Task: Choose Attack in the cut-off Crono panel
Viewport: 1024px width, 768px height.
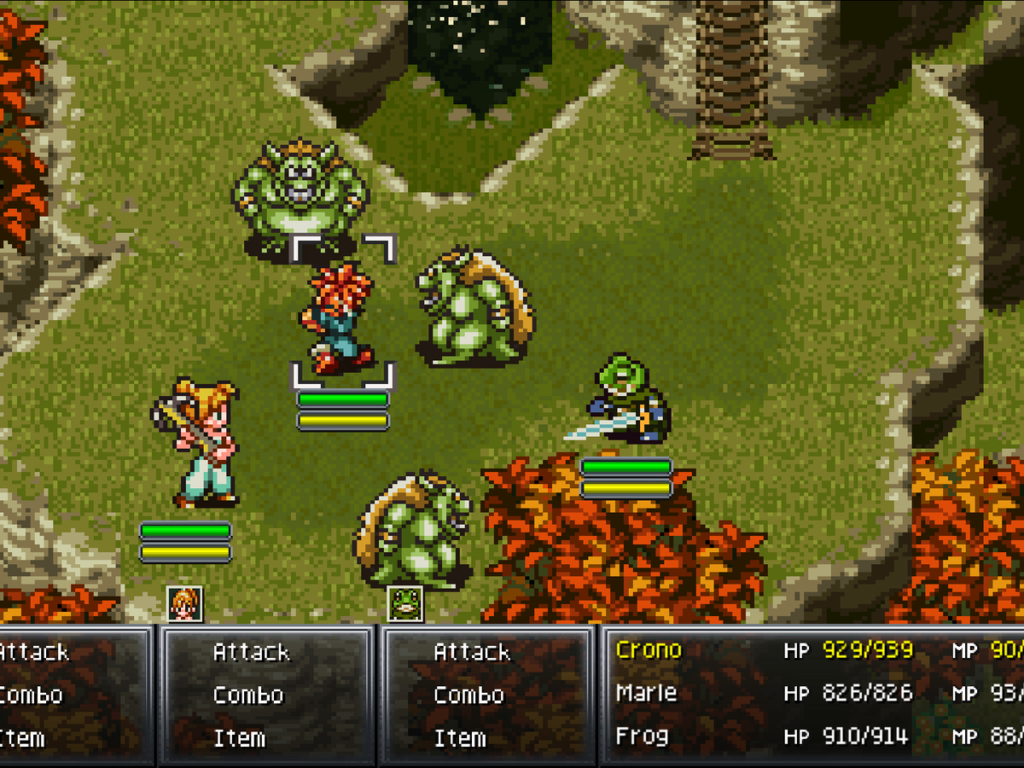Action: click(33, 652)
